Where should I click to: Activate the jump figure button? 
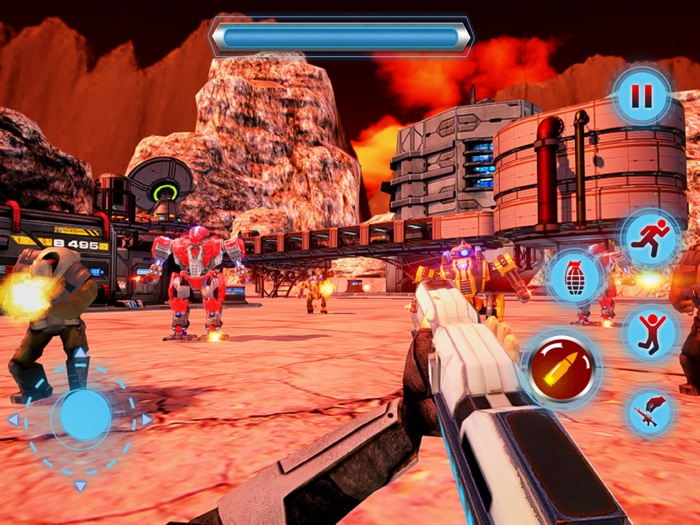[x=651, y=333]
